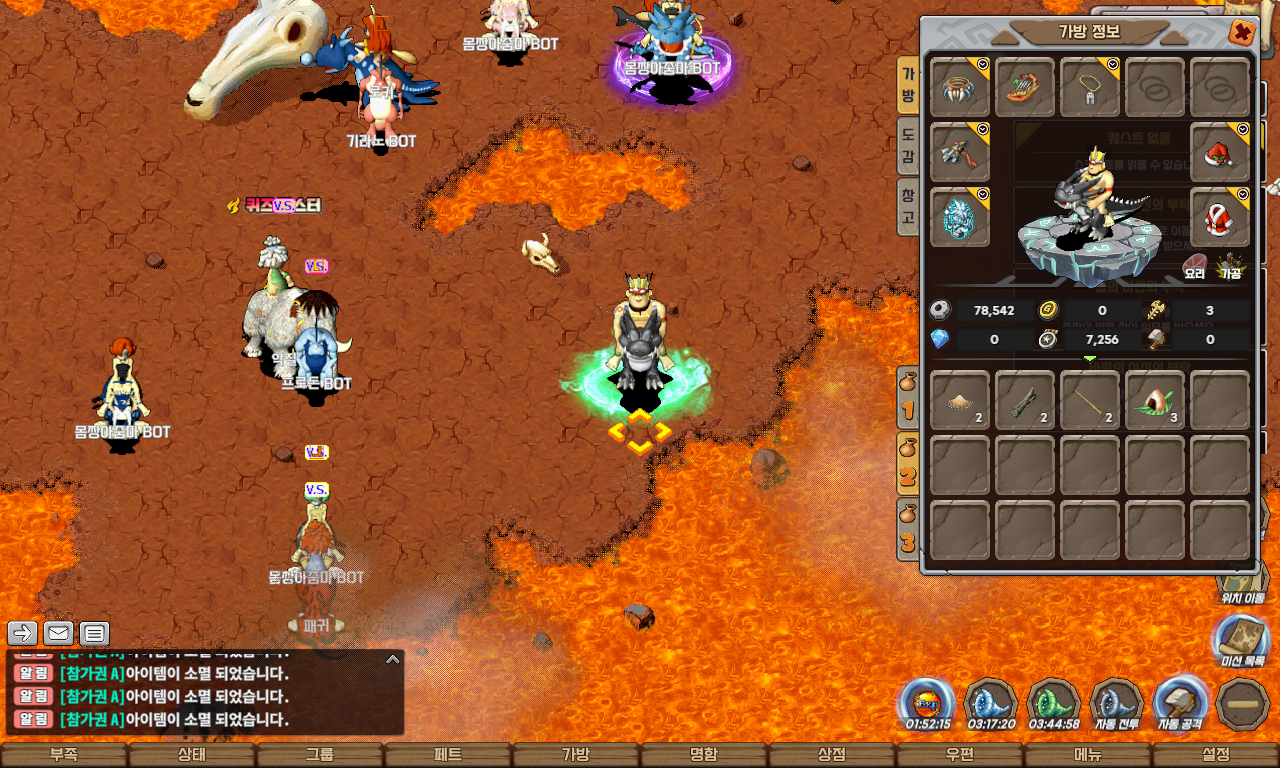1280x768 pixels.
Task: Expand the chat log with the arrow
Action: click(393, 660)
